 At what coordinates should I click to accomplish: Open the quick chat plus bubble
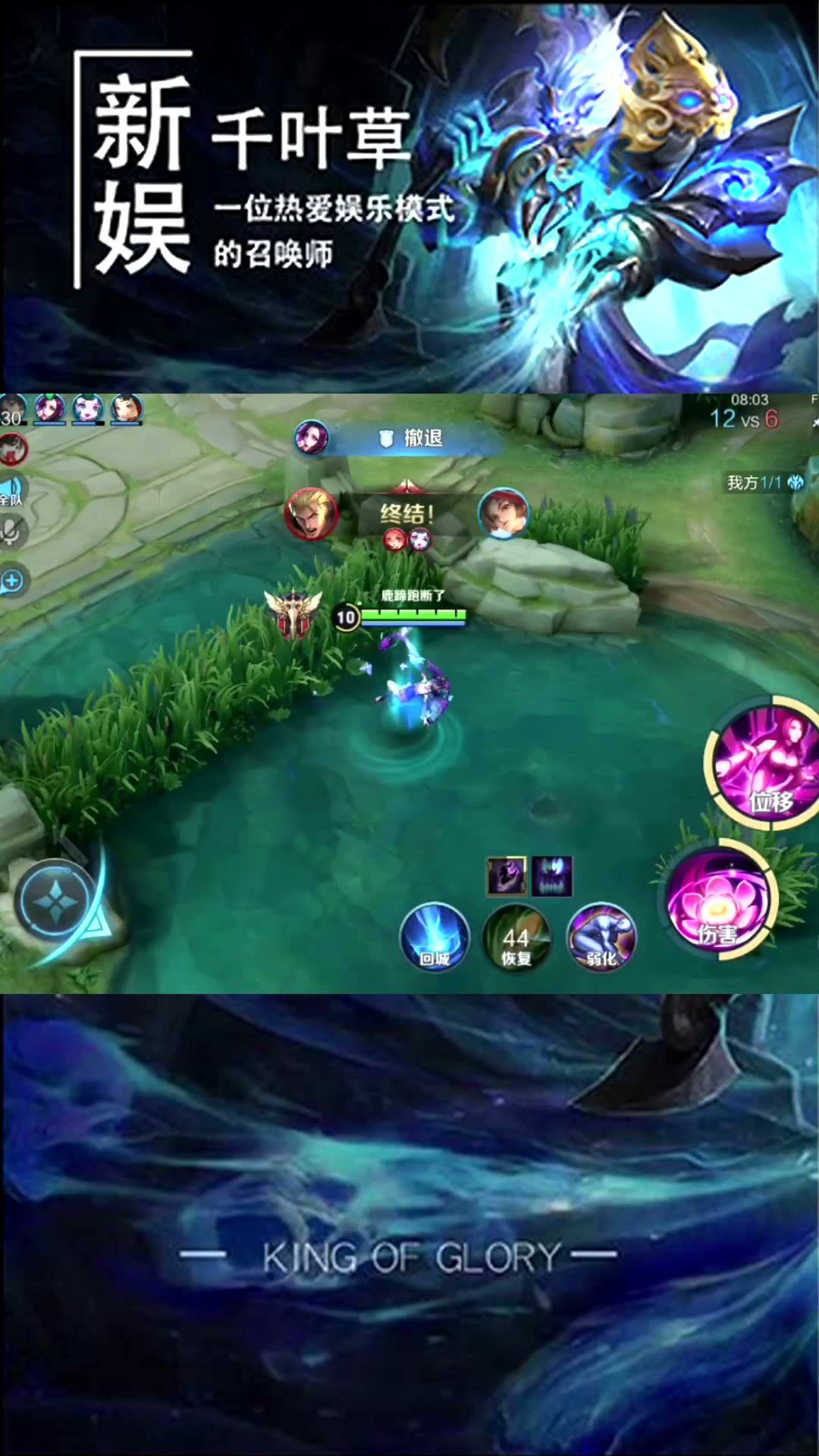click(13, 582)
